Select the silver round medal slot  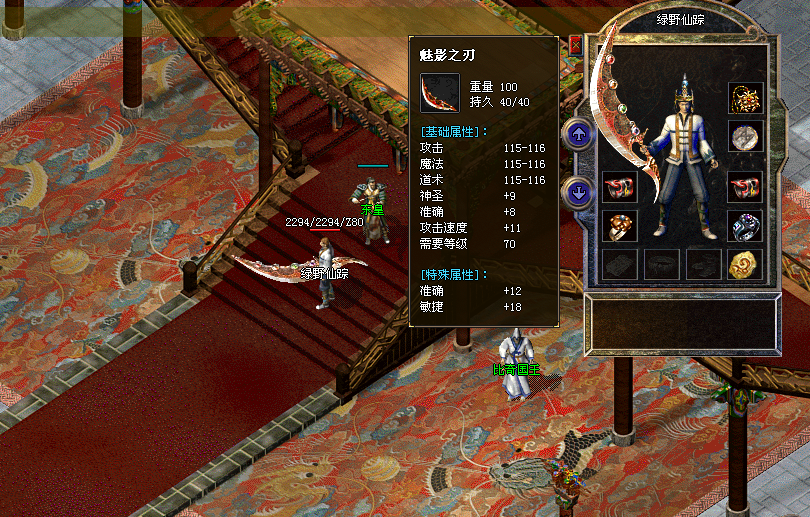click(744, 137)
